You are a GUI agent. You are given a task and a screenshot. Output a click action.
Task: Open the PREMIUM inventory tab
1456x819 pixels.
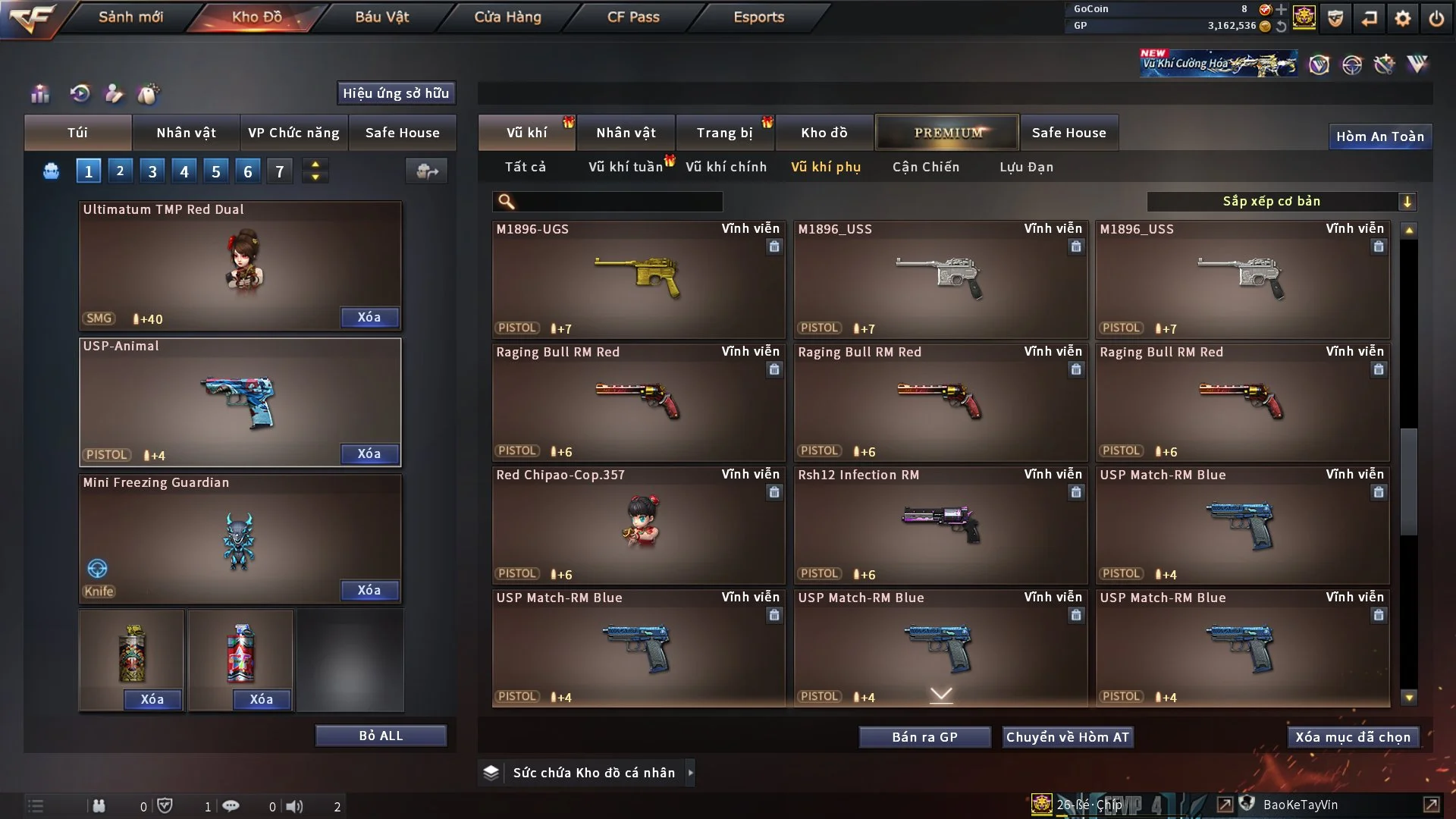[947, 133]
